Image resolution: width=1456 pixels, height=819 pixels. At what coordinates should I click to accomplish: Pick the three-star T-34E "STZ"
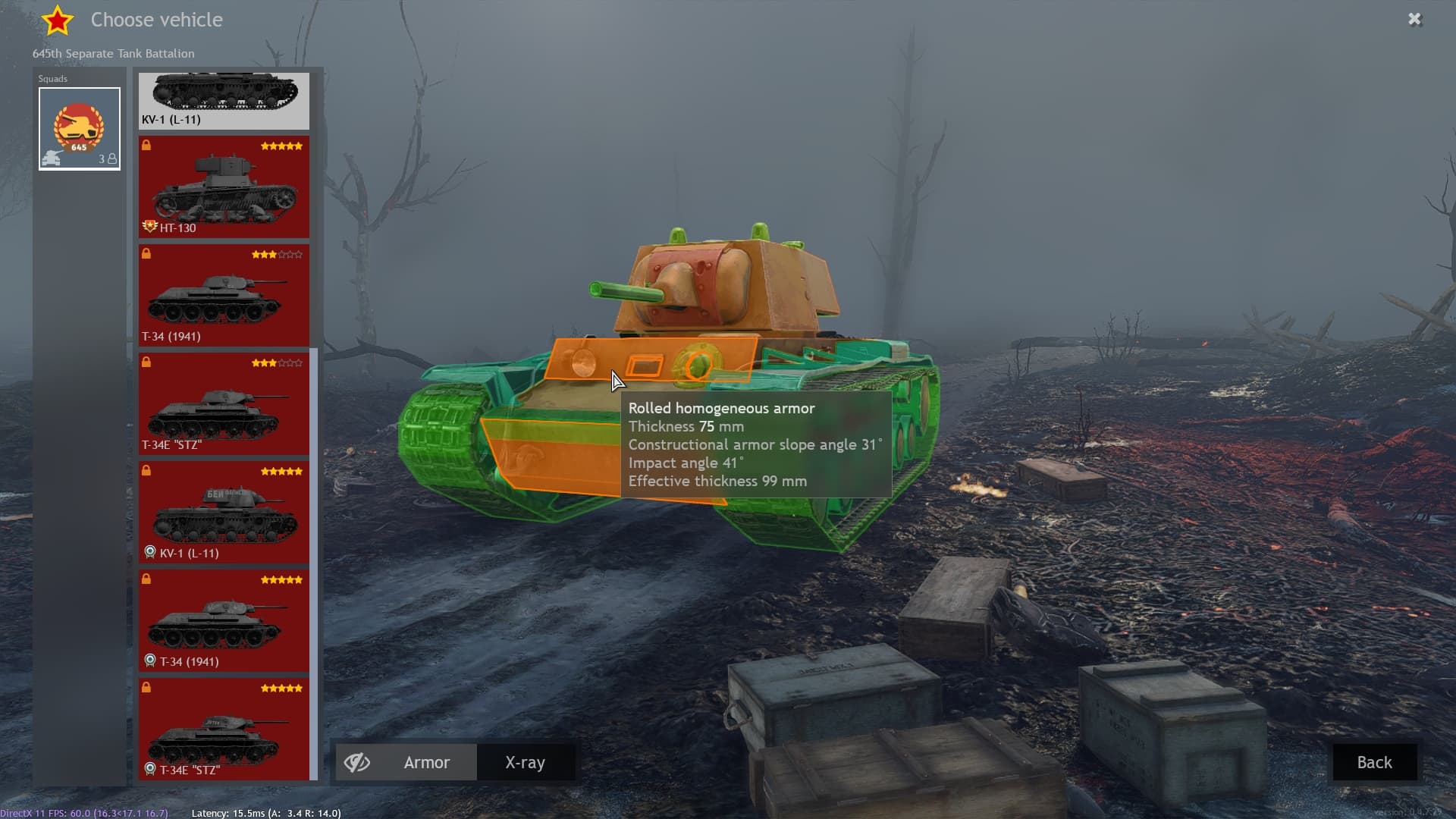(x=224, y=404)
